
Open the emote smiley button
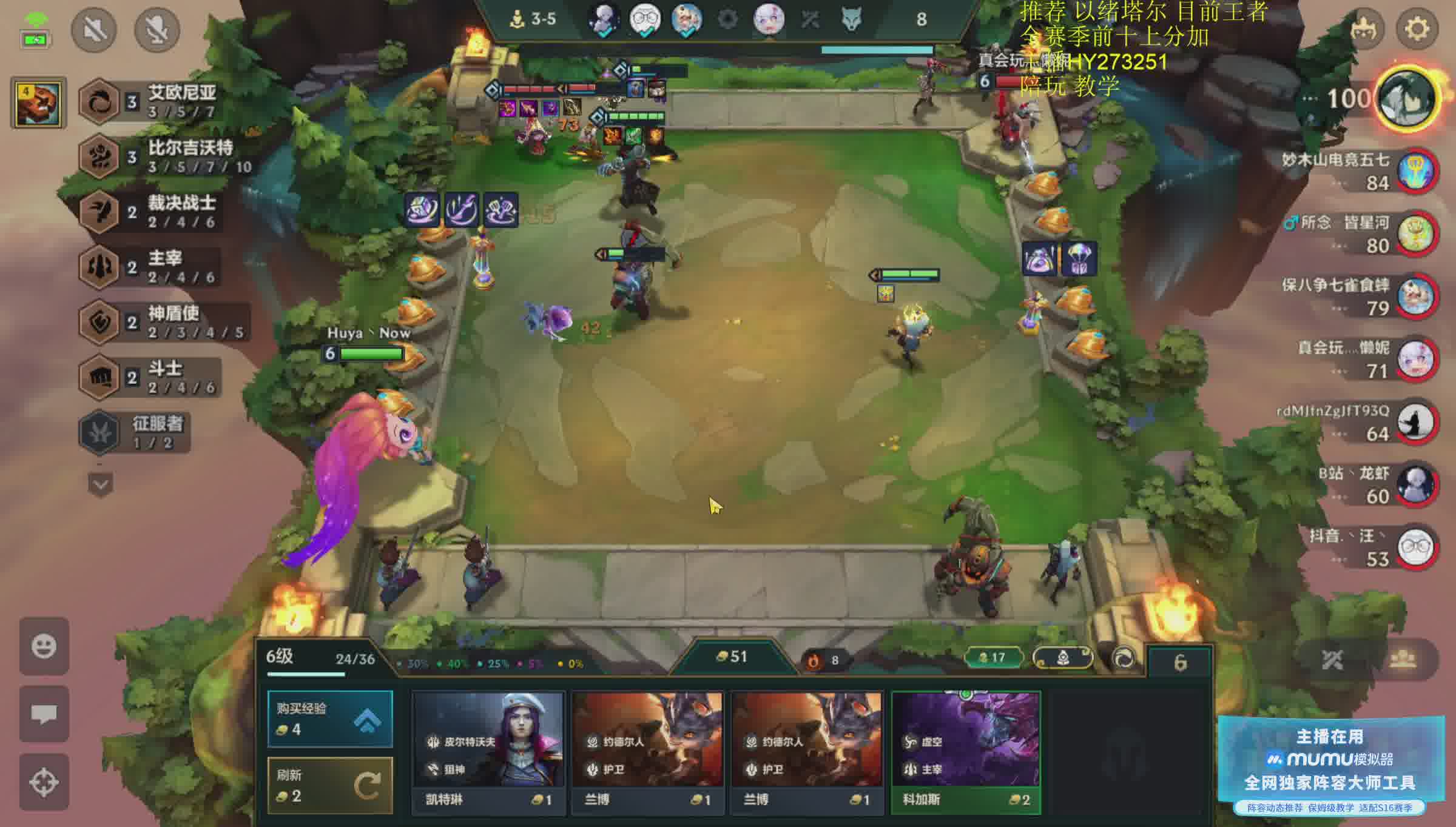pos(44,646)
